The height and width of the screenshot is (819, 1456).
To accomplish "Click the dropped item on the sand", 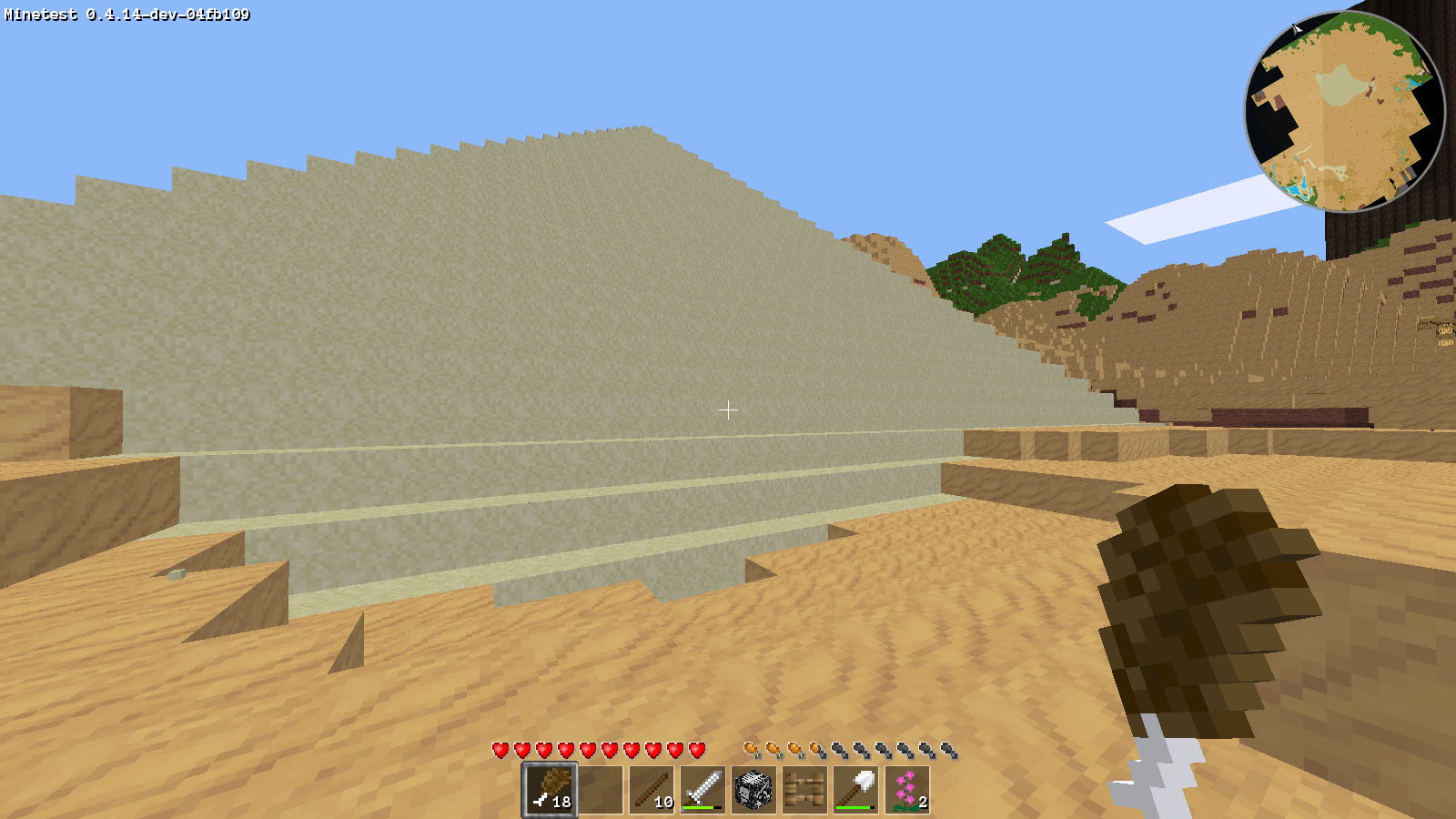I will 178,572.
